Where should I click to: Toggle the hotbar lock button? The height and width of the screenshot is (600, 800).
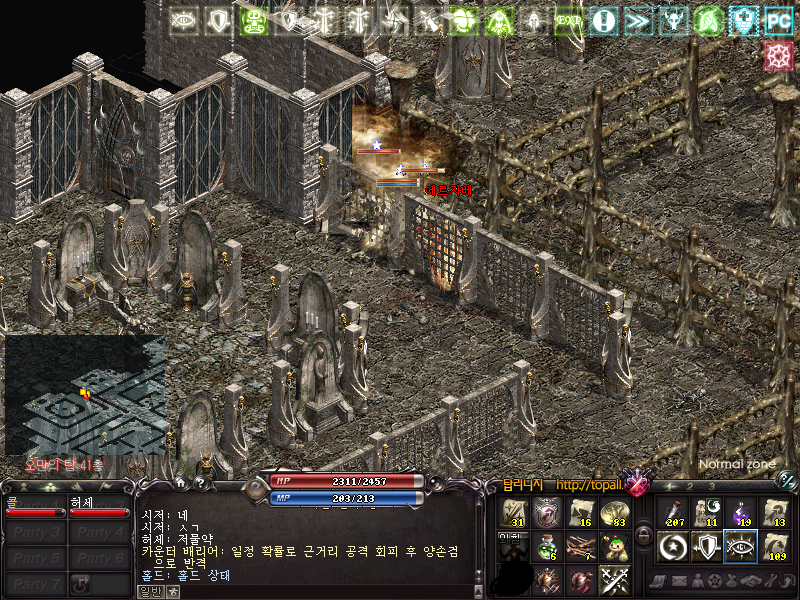643,535
